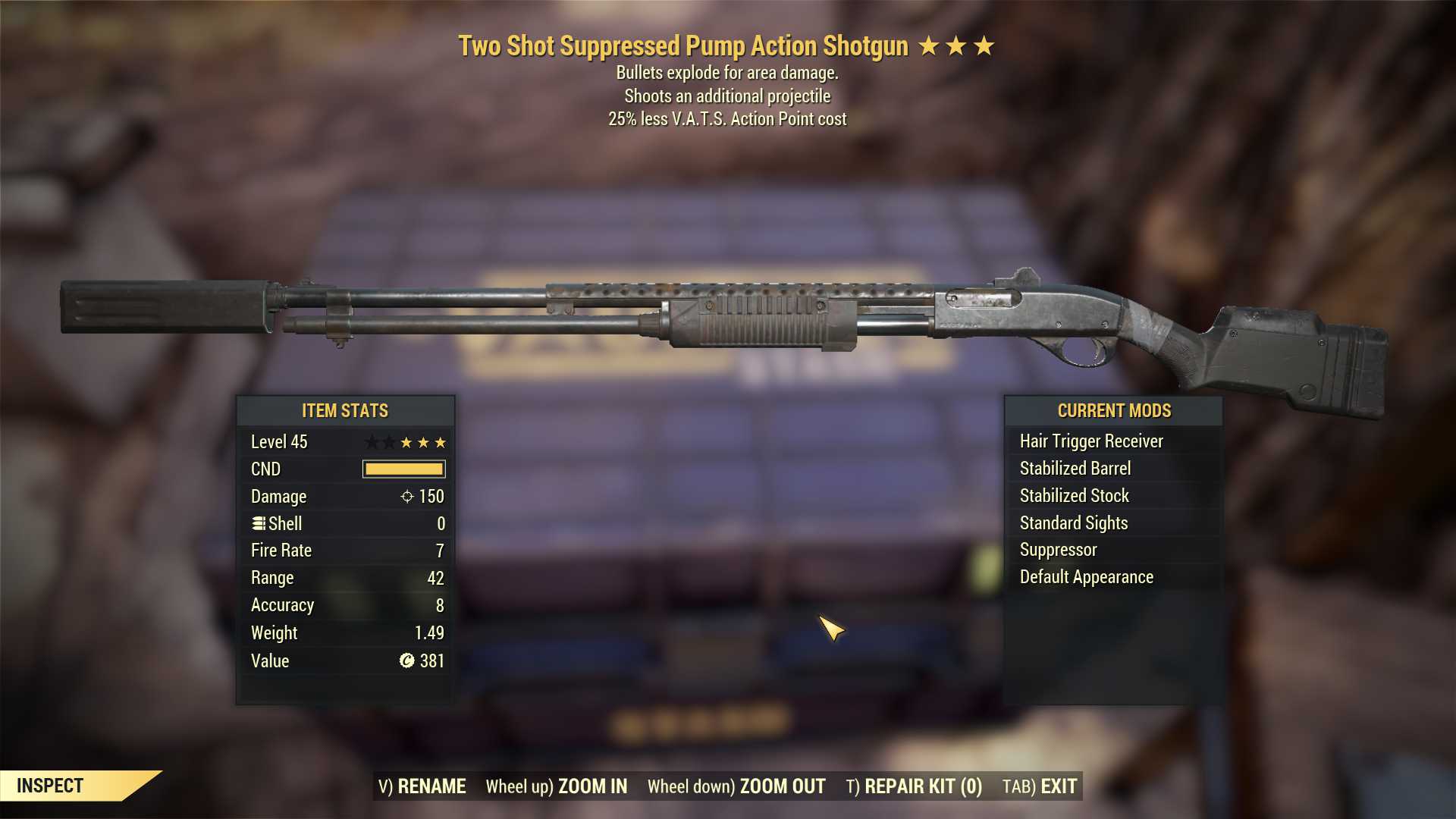1456x819 pixels.
Task: Select the Hair Trigger Receiver mod
Action: tap(1092, 441)
